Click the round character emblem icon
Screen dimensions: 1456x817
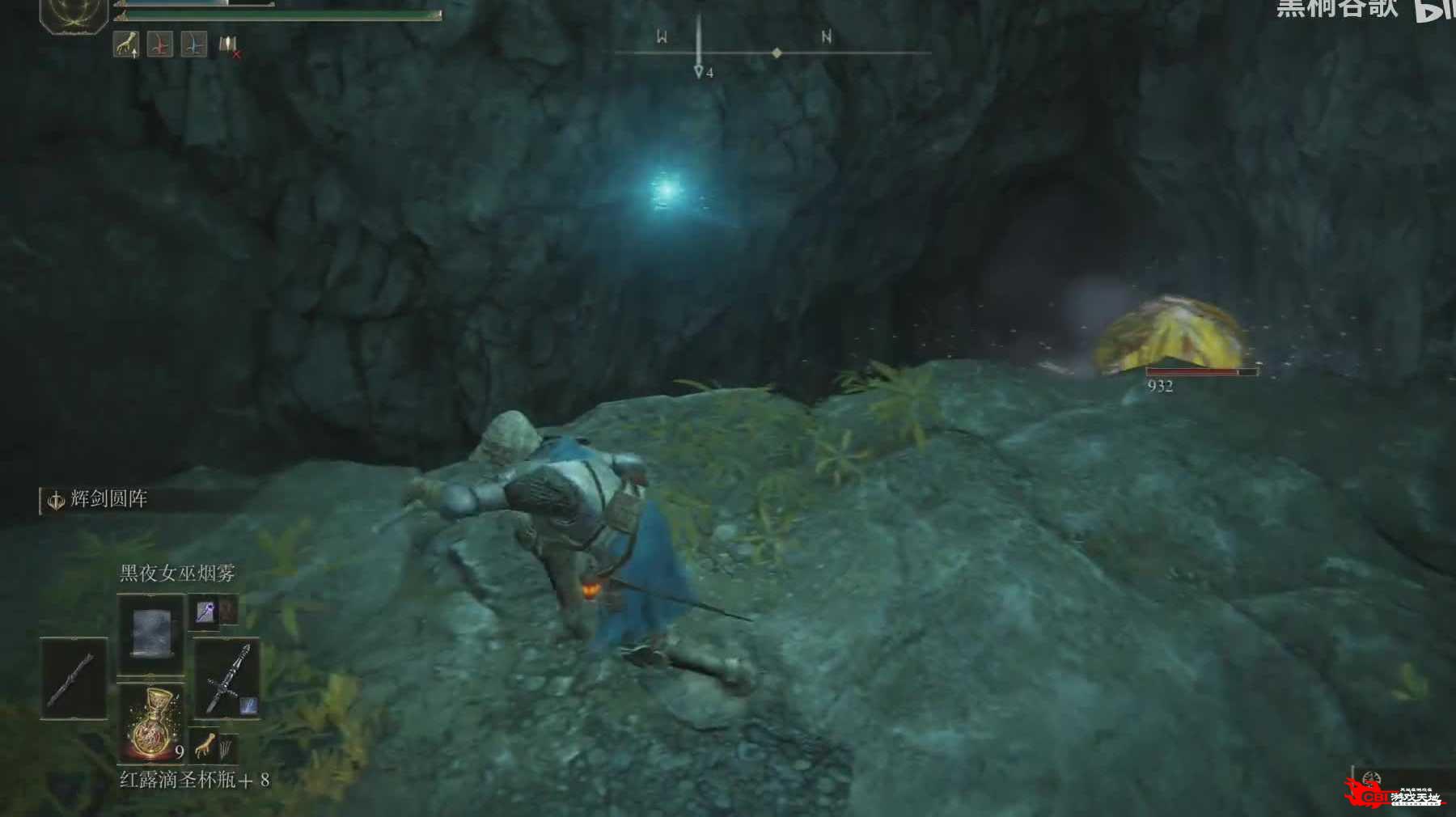74,12
